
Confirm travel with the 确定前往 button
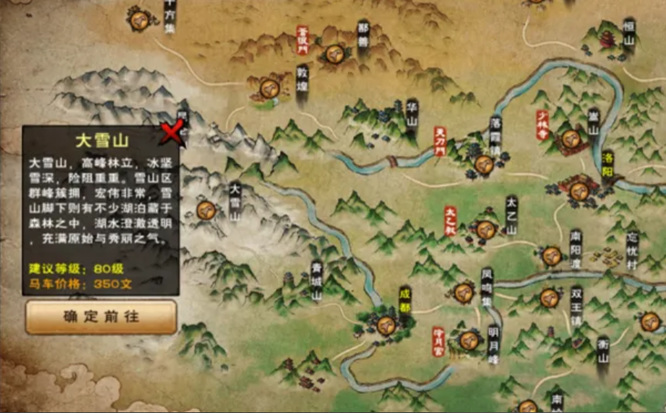tap(101, 316)
